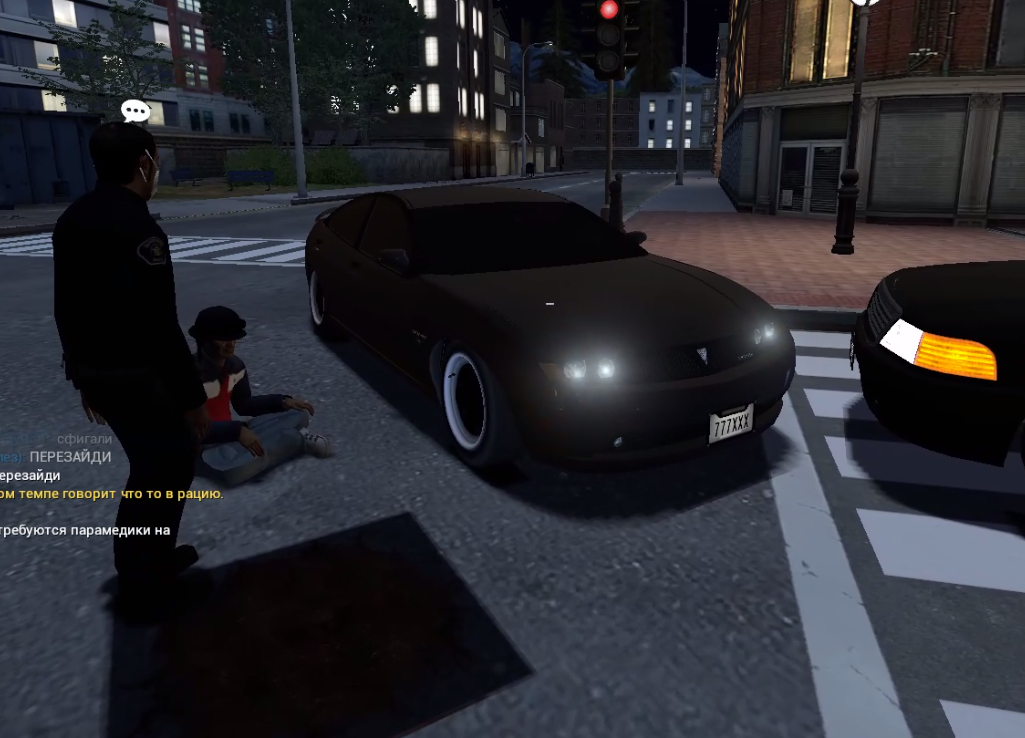Viewport: 1025px width, 738px height.
Task: Click the typing speech bubble indicator
Action: (x=135, y=110)
